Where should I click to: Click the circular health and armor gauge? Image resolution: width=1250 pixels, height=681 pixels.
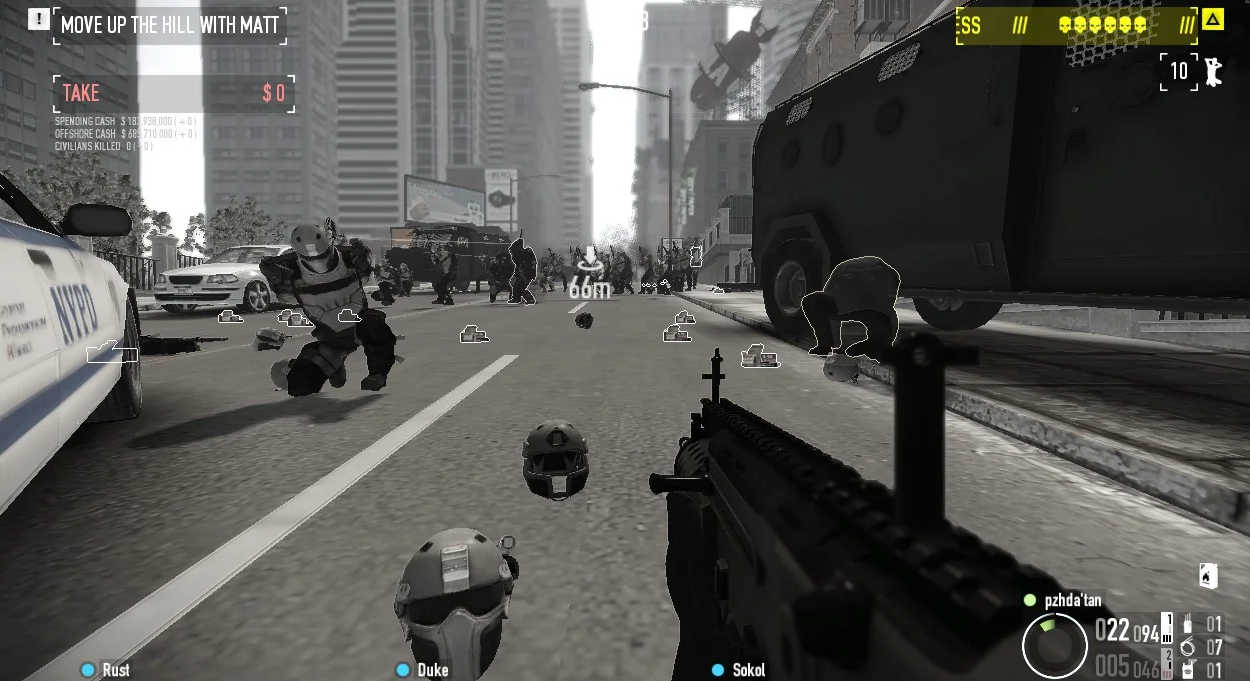[x=1054, y=645]
